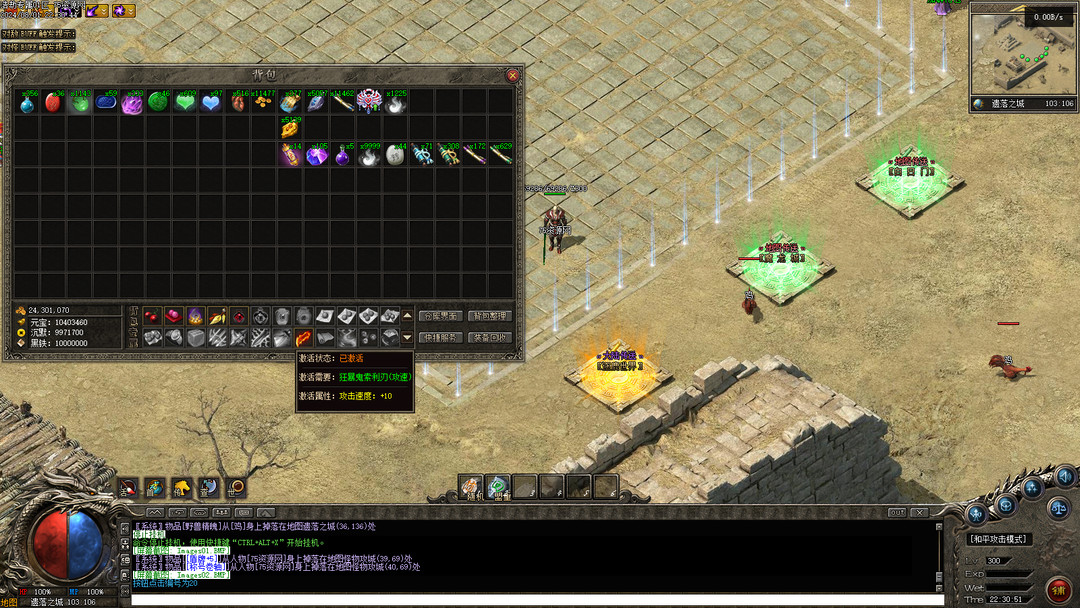Viewport: 1080px width, 608px height.
Task: Click the round red button at bottom-right
Action: (x=1058, y=588)
